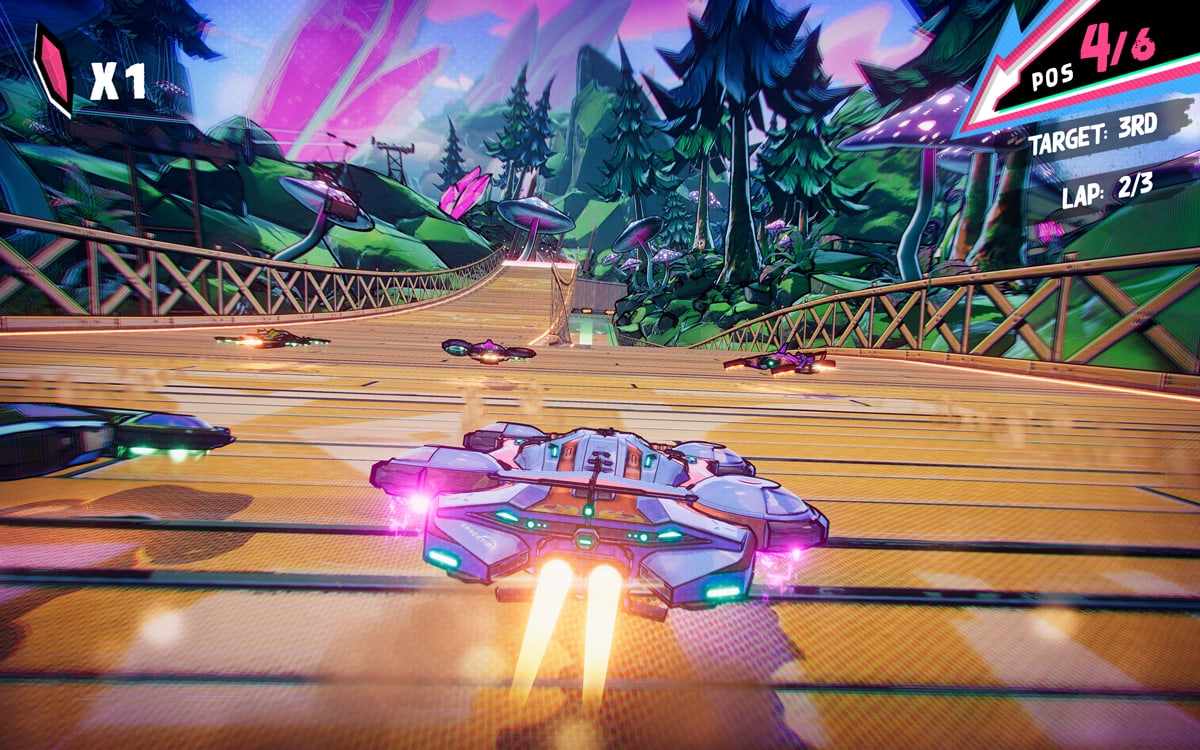Click the pink crystal boost icon
Image resolution: width=1200 pixels, height=750 pixels.
52,68
